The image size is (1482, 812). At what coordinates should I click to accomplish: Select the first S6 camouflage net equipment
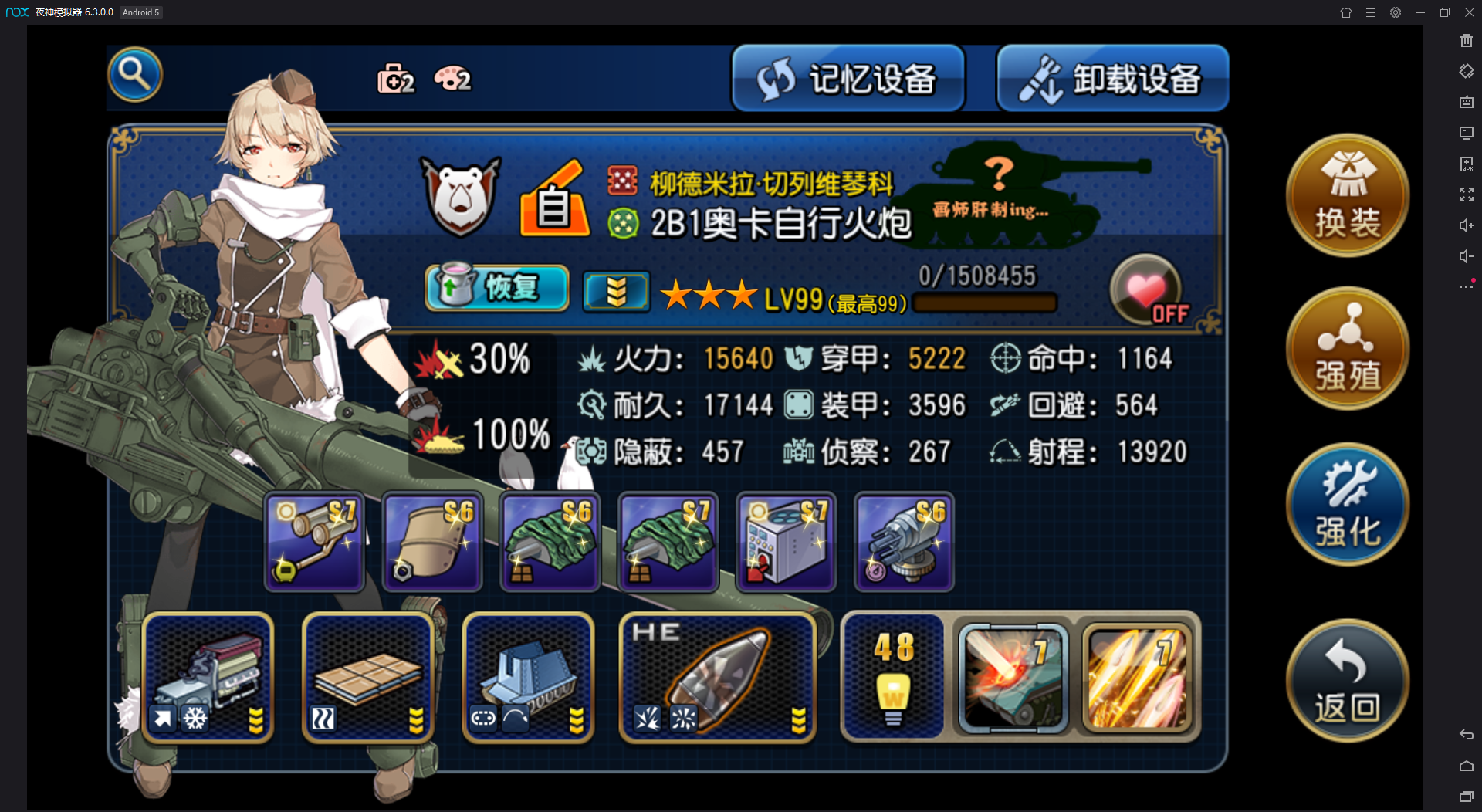pyautogui.click(x=550, y=543)
